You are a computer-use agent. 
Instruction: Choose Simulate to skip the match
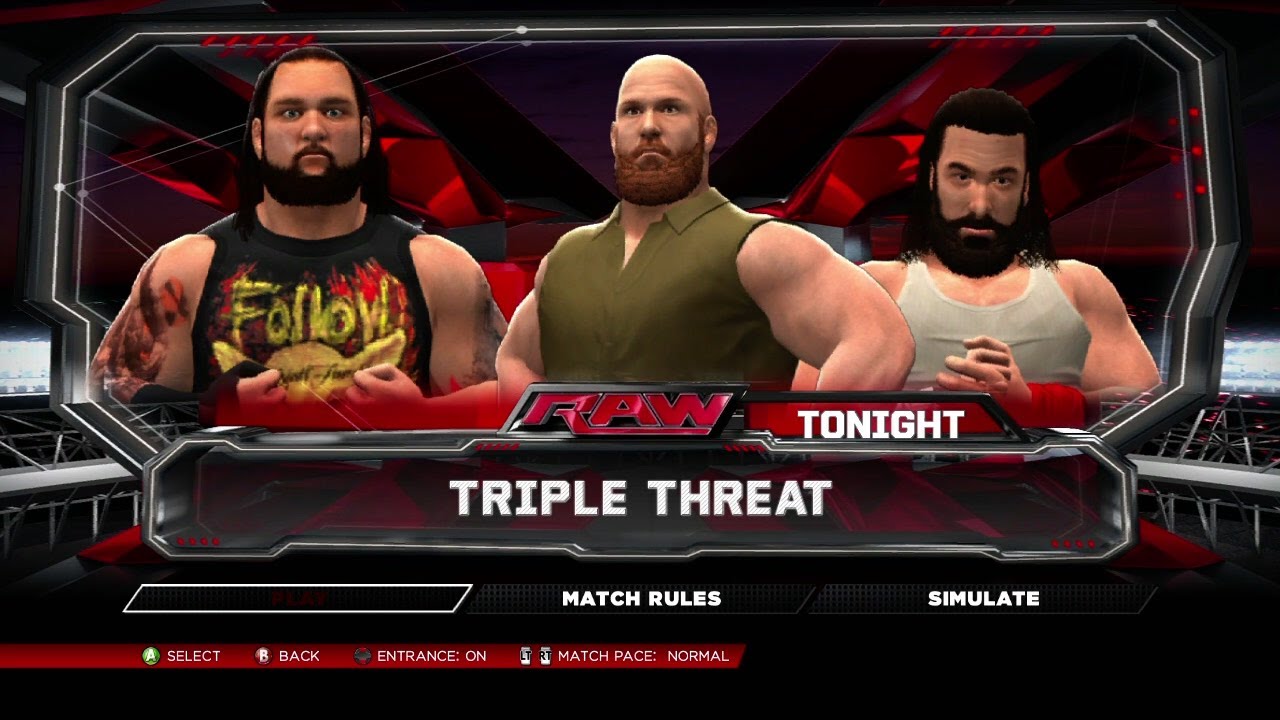coord(983,598)
